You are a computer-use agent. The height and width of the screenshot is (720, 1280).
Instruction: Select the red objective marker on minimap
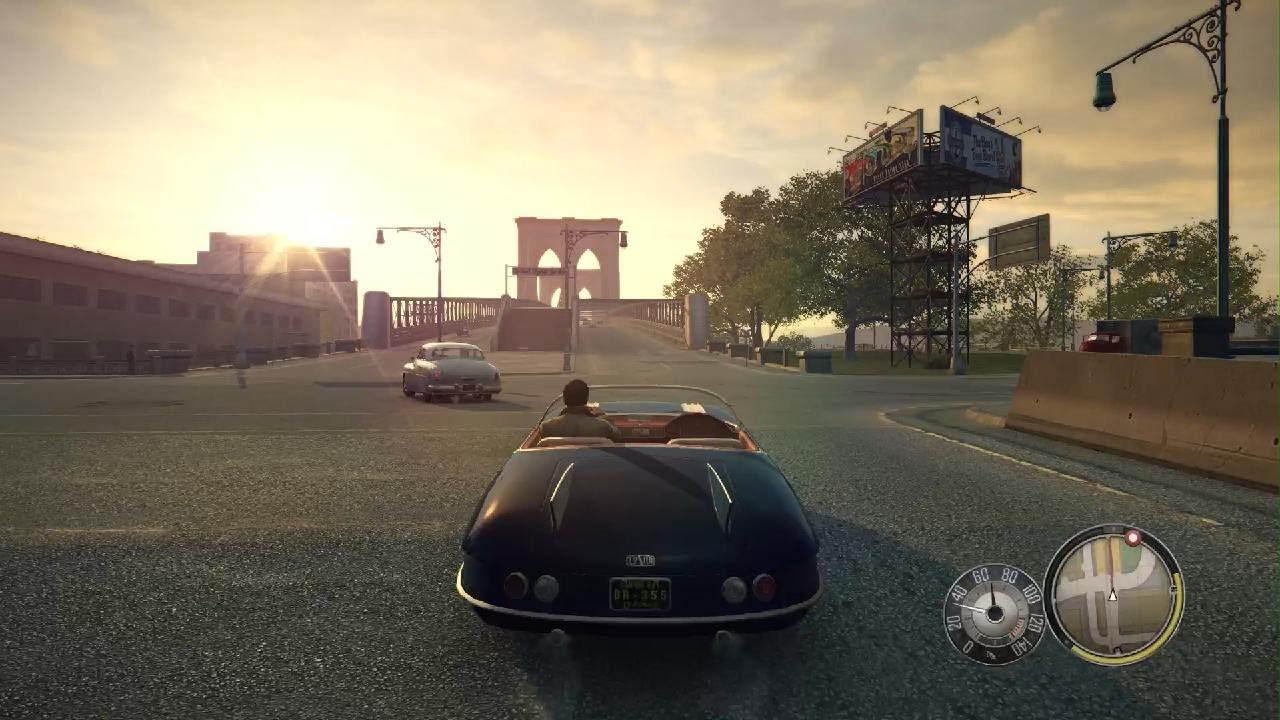tap(1132, 537)
